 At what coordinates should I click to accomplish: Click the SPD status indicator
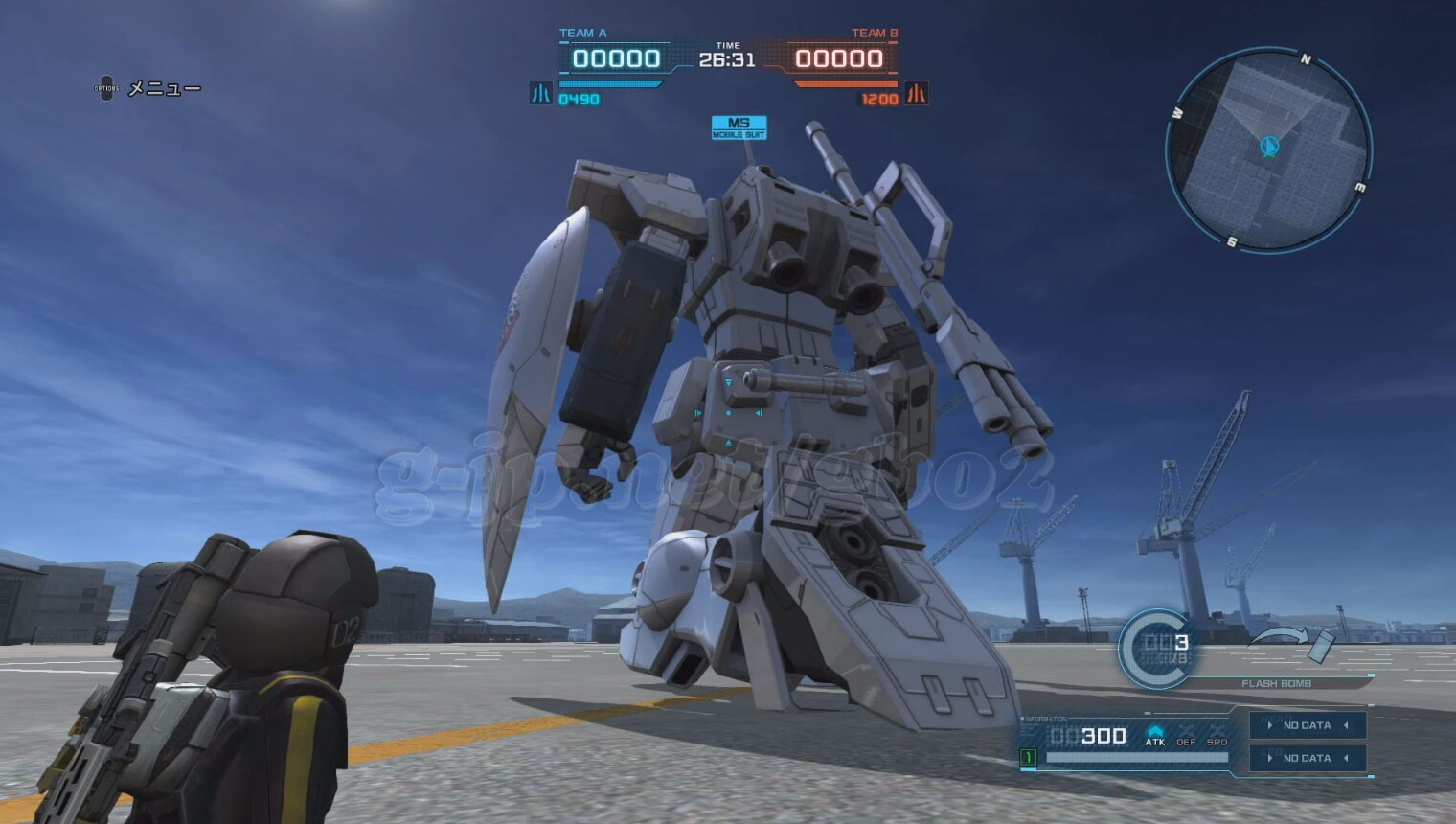1217,735
